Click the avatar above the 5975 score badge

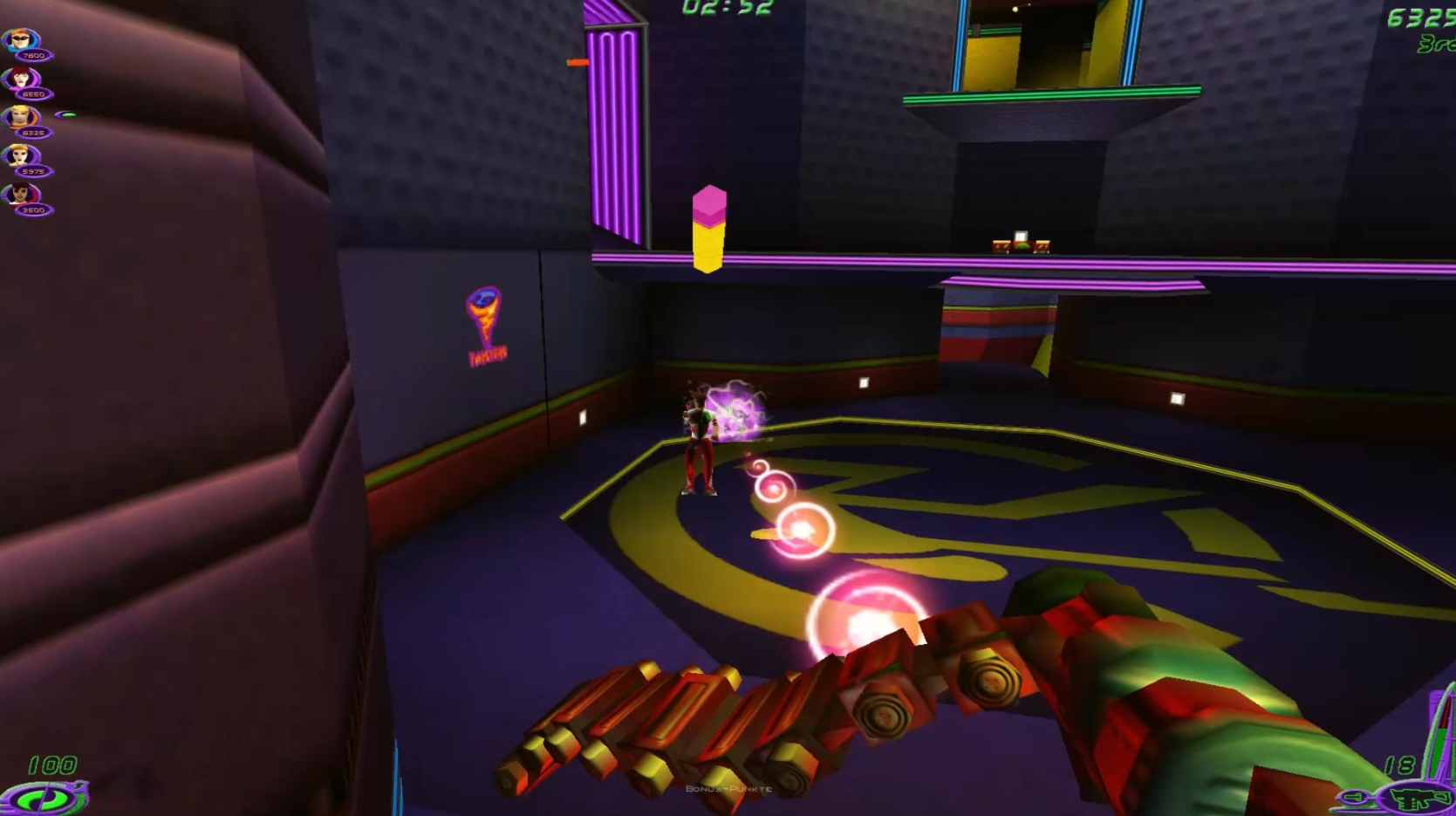(x=19, y=154)
